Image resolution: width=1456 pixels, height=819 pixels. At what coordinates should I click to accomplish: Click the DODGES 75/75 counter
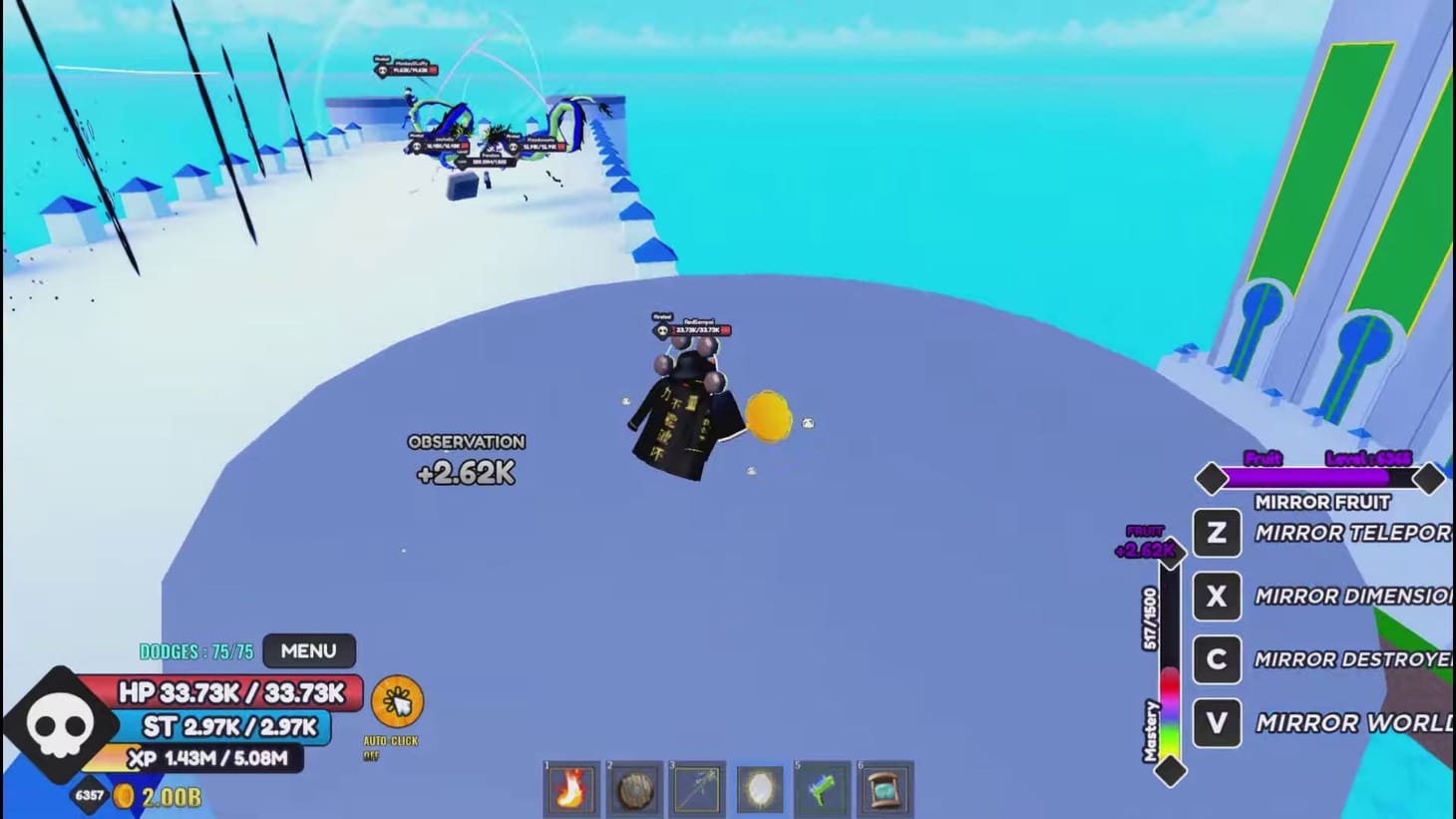click(x=195, y=650)
